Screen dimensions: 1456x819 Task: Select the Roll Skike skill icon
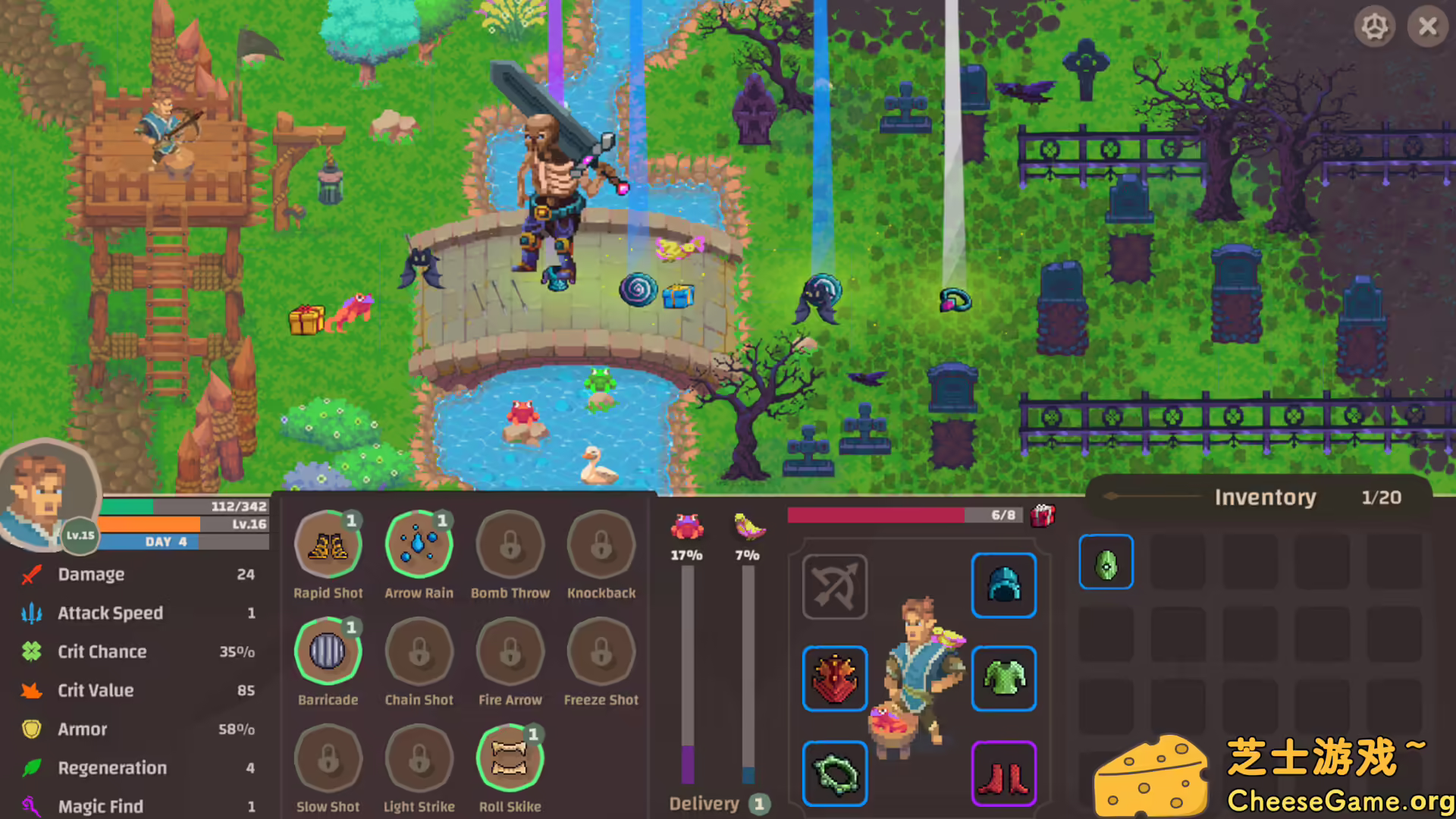point(510,757)
